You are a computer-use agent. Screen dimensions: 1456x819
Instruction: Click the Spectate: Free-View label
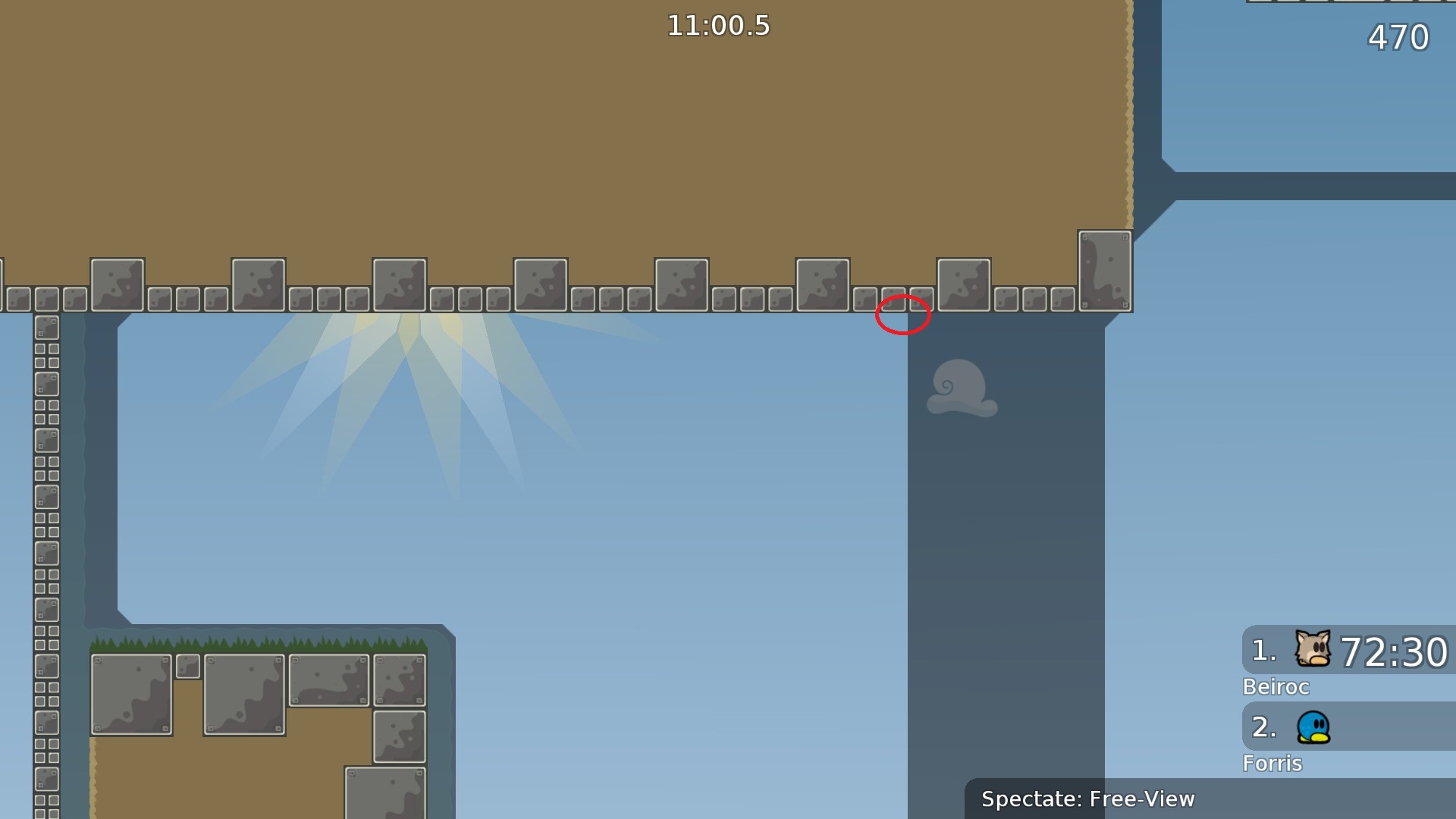click(x=1087, y=799)
